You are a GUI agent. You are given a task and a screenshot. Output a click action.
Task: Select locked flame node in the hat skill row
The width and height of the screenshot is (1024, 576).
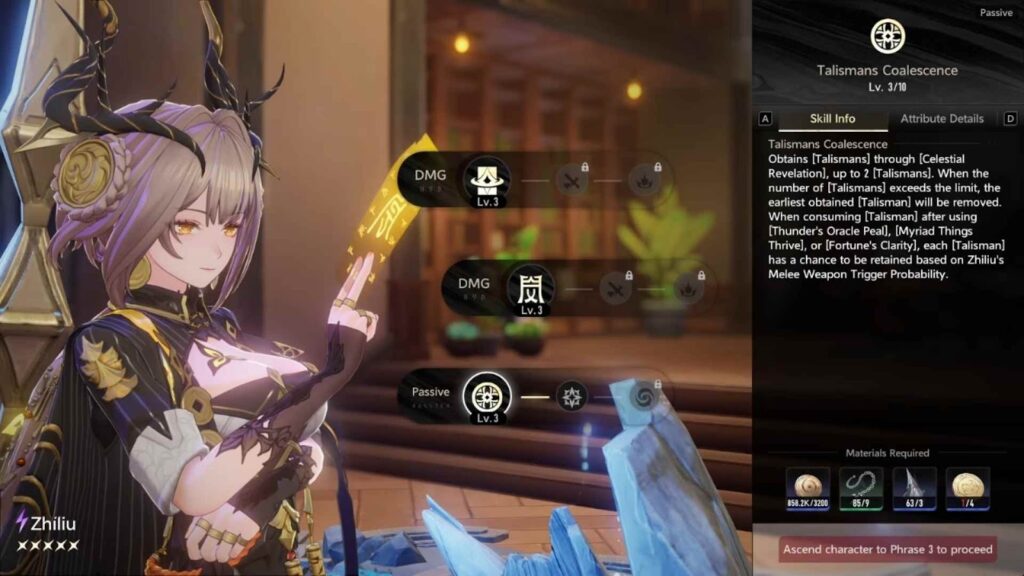(x=644, y=180)
